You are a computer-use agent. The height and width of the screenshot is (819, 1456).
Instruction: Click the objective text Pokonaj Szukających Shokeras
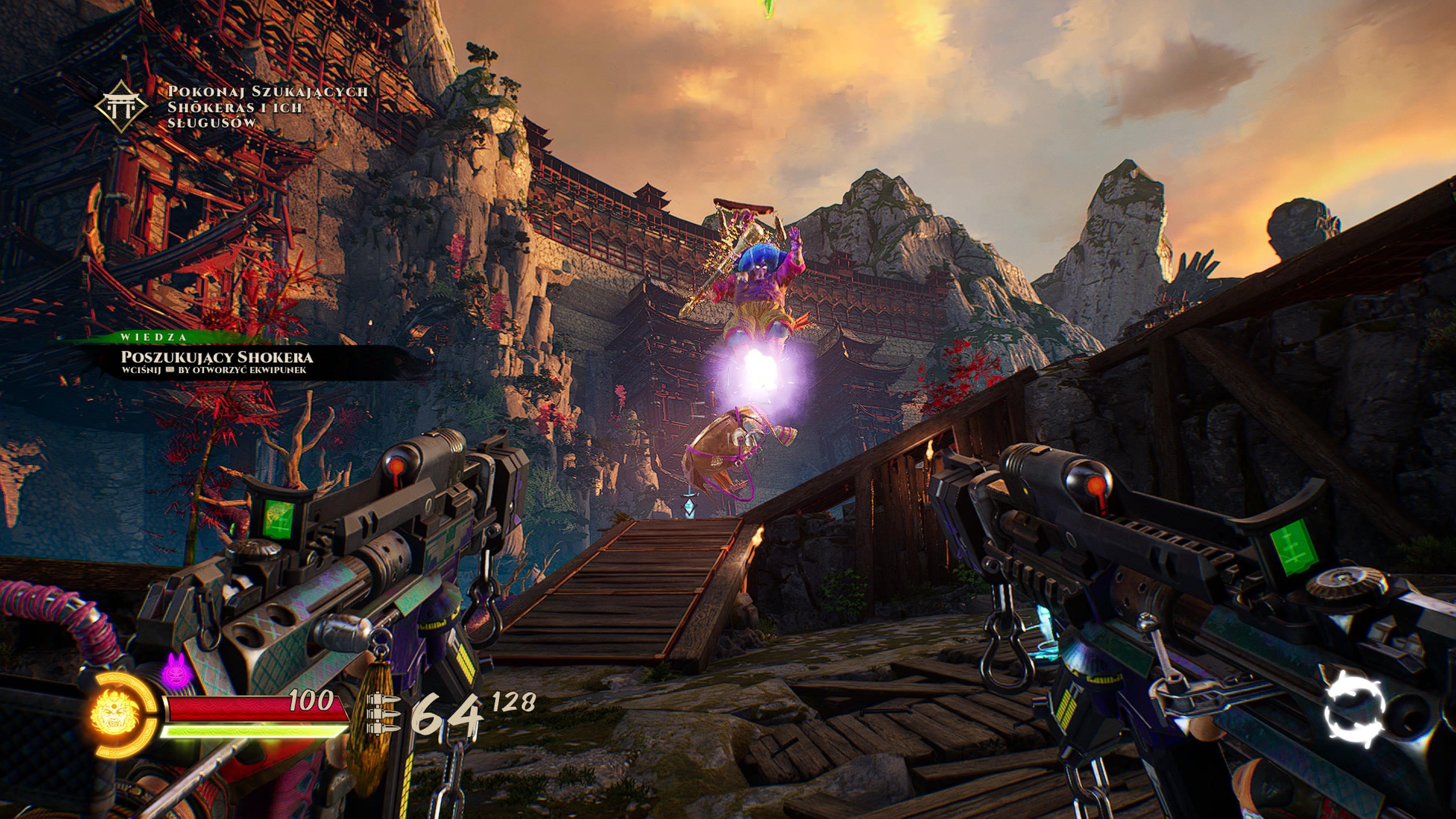267,107
